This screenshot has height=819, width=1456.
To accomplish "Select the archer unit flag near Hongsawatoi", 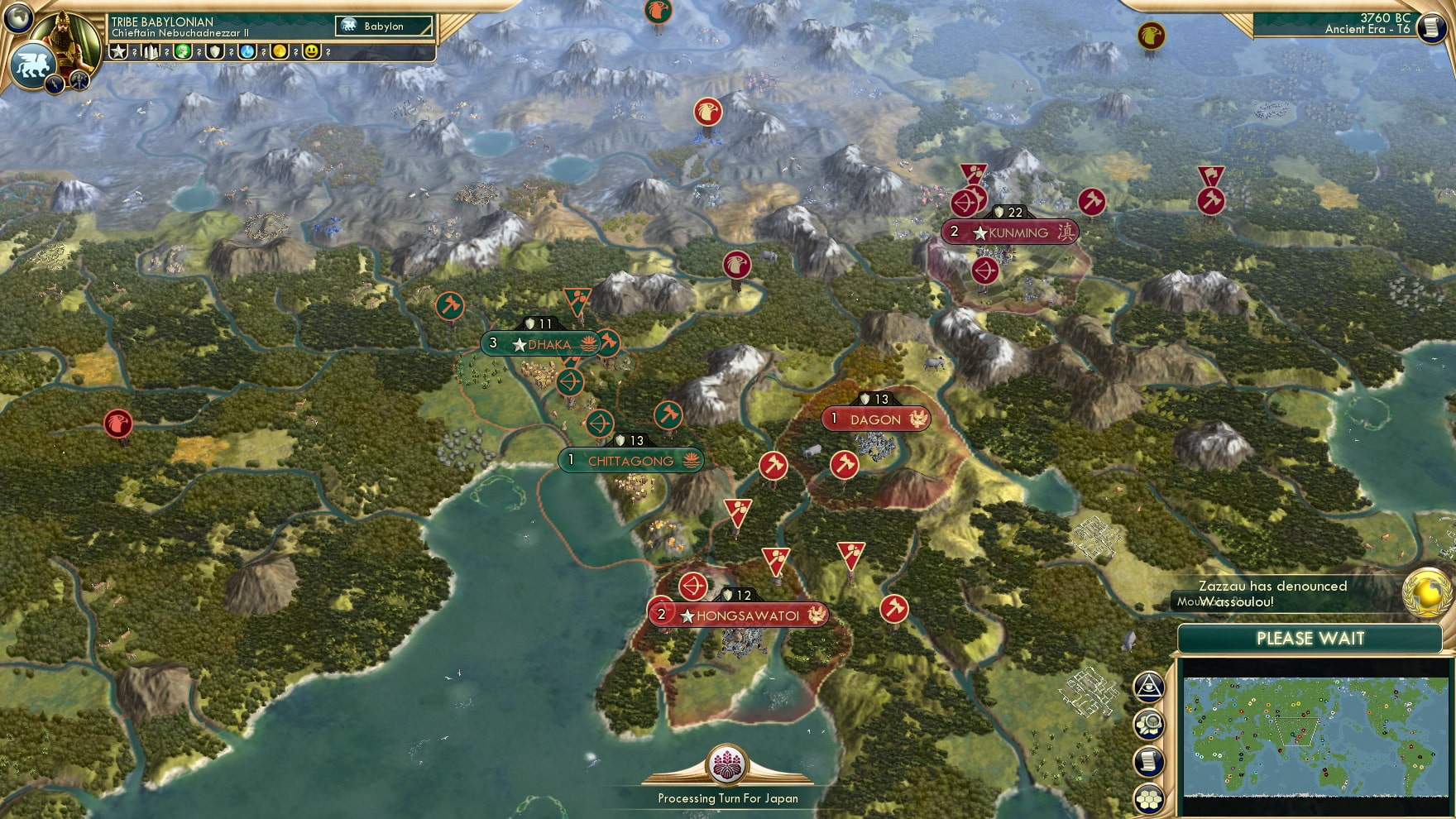I will point(693,585).
